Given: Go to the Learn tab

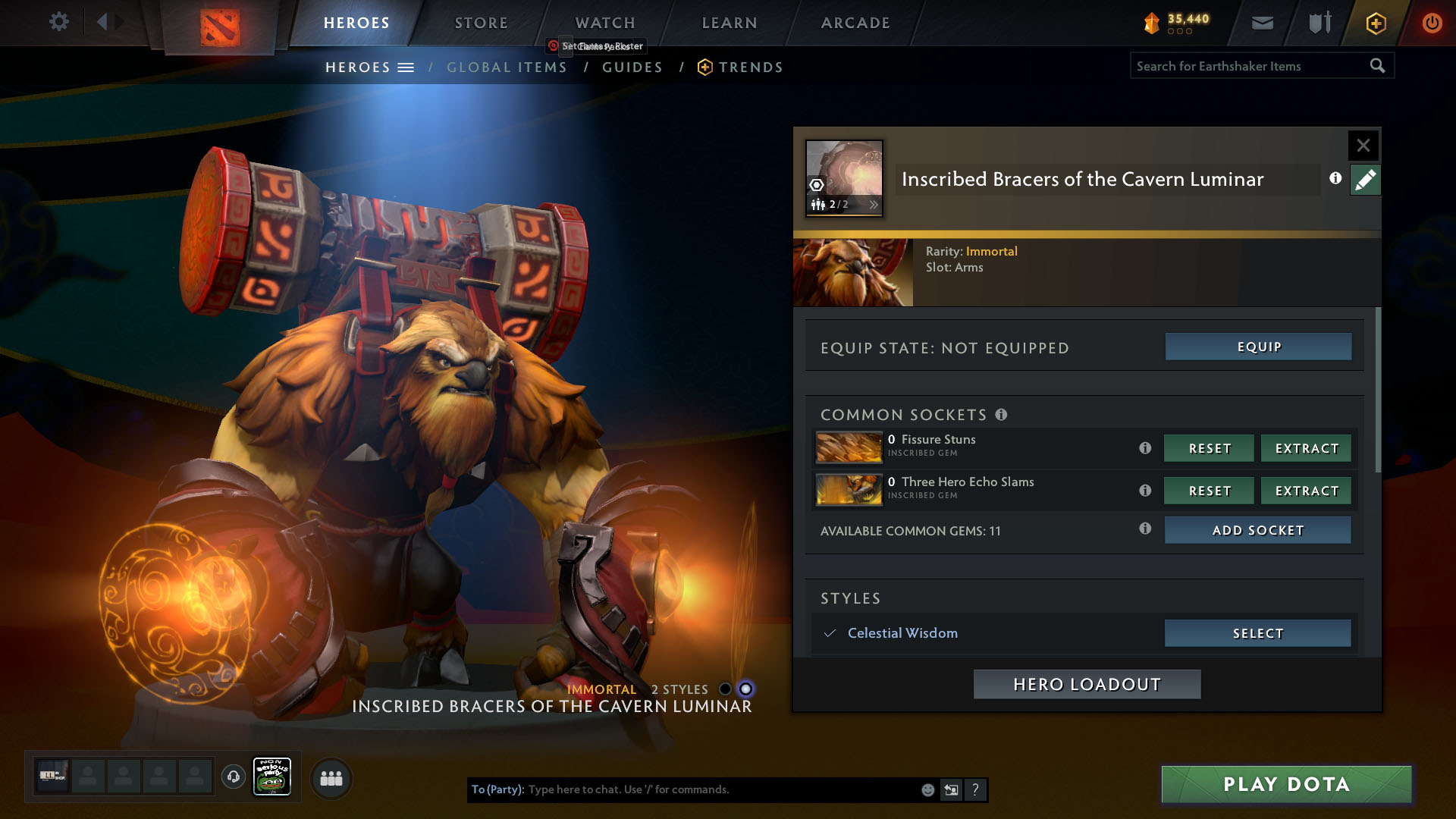Looking at the screenshot, I should point(729,23).
